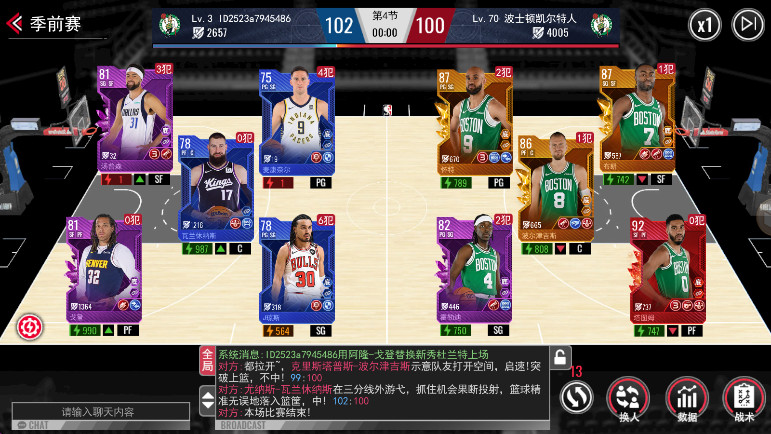
Task: Click the red gear icon on court
Action: pos(29,327)
